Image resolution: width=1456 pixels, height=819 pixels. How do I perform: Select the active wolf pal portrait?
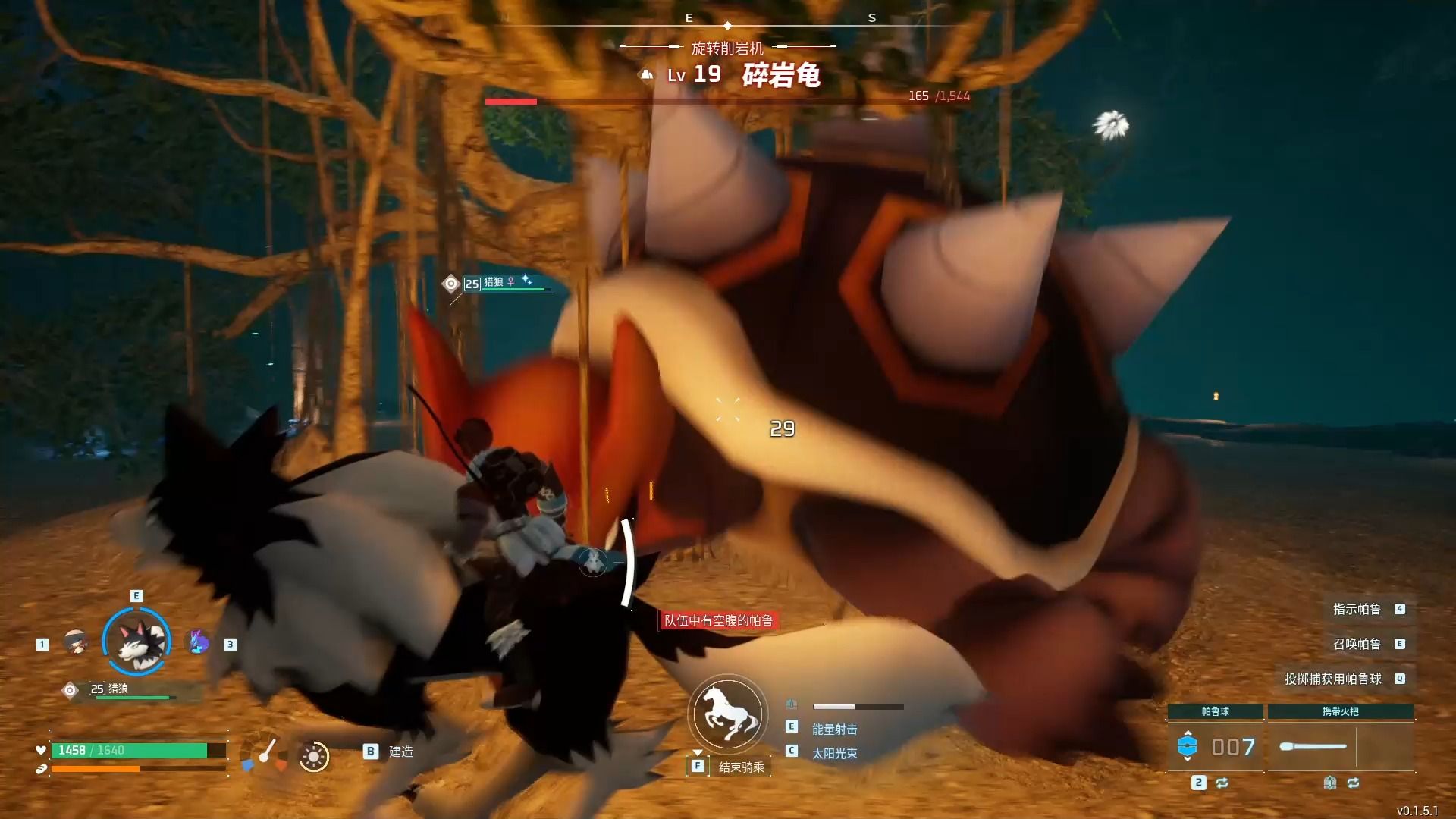click(136, 642)
